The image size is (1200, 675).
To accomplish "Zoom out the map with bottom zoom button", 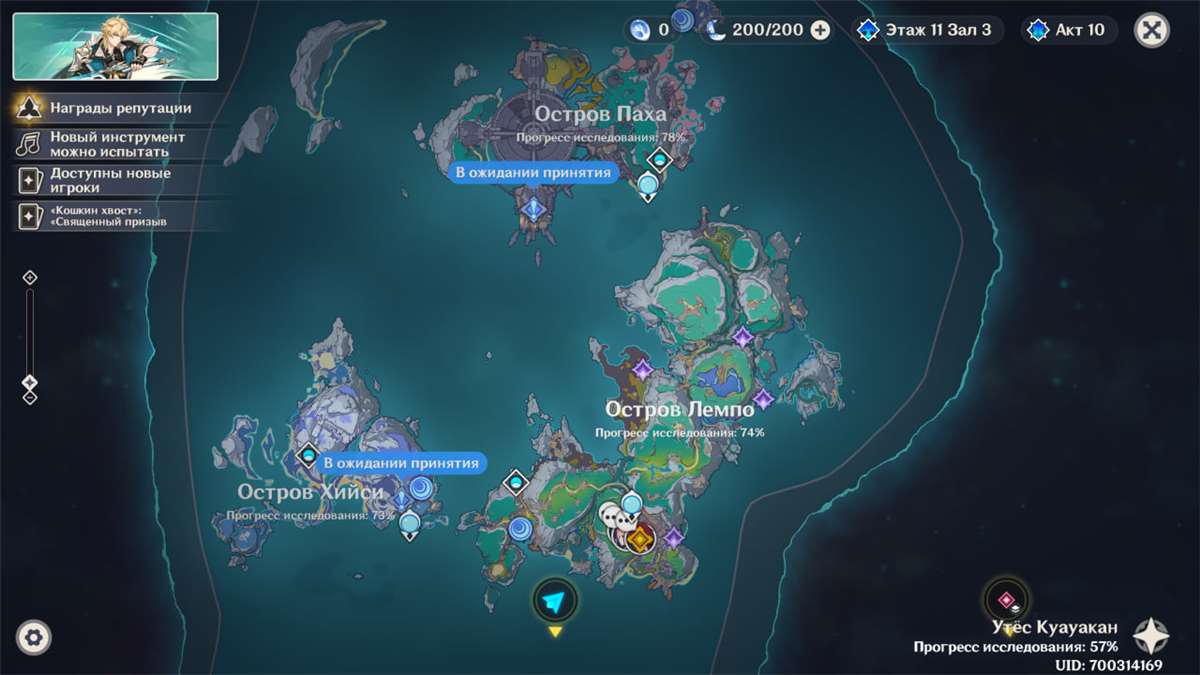I will pos(30,397).
